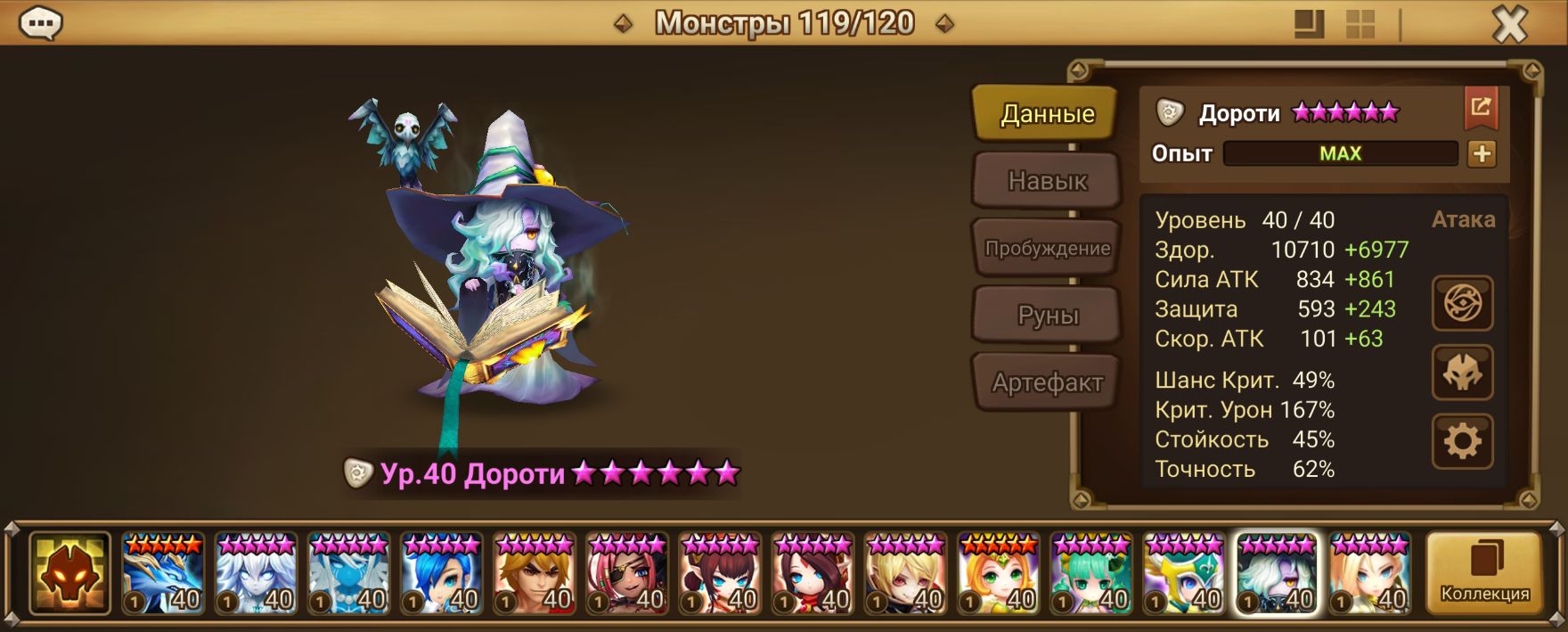Click the plus button beside the Опыт bar
Screen dimensions: 1568x632
tap(1482, 154)
